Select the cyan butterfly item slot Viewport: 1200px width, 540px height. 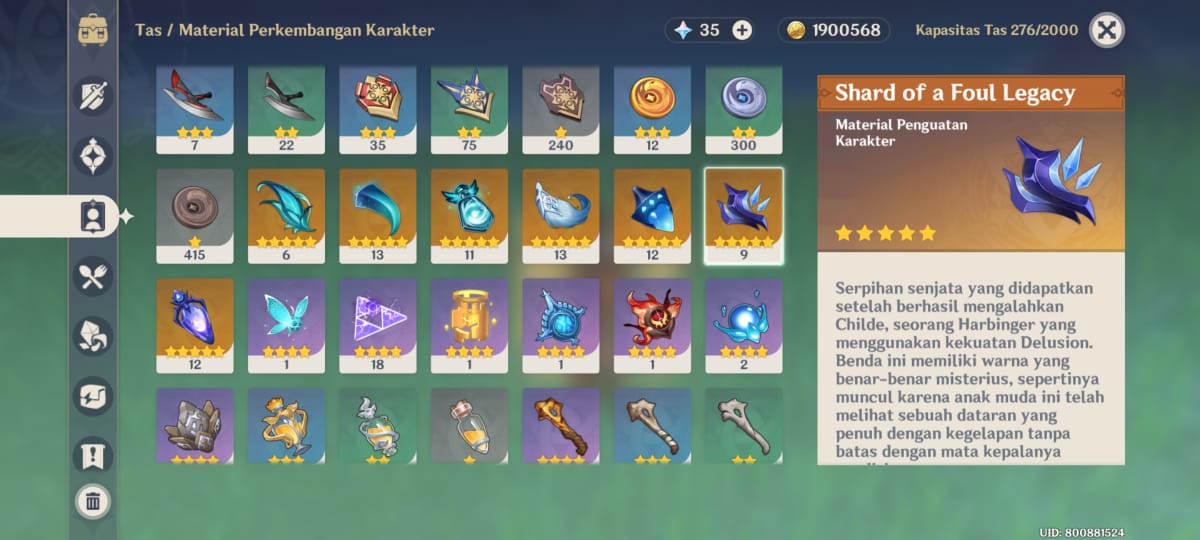286,325
